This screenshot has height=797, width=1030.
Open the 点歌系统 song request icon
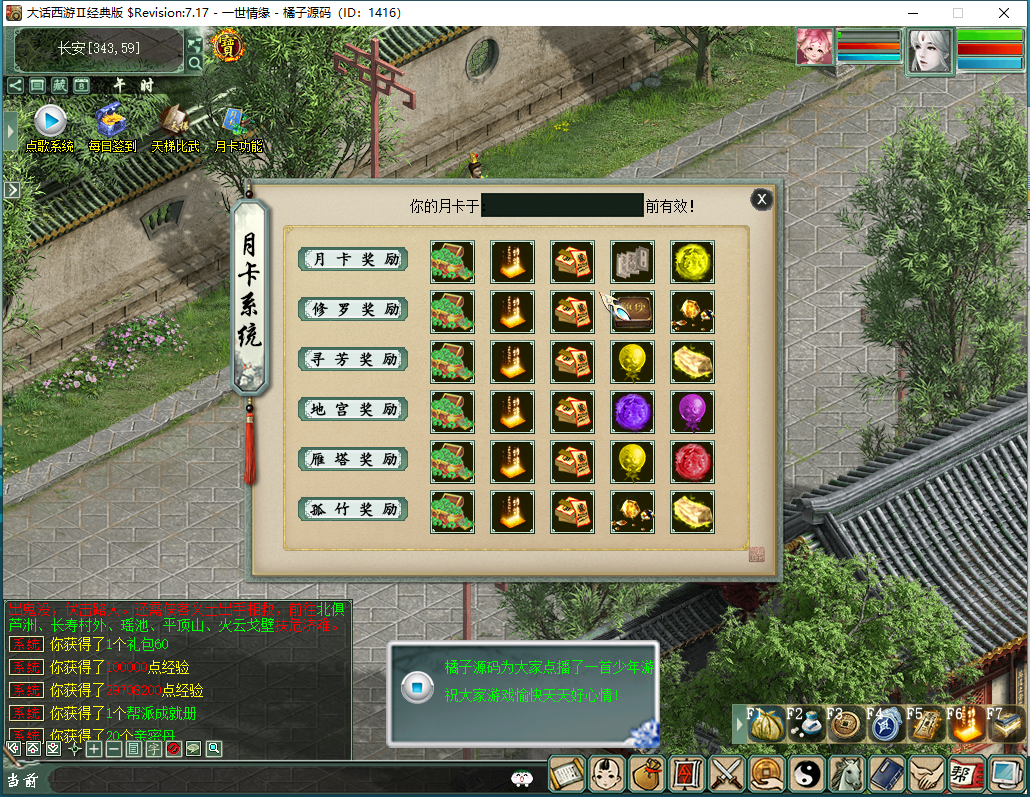coord(50,122)
